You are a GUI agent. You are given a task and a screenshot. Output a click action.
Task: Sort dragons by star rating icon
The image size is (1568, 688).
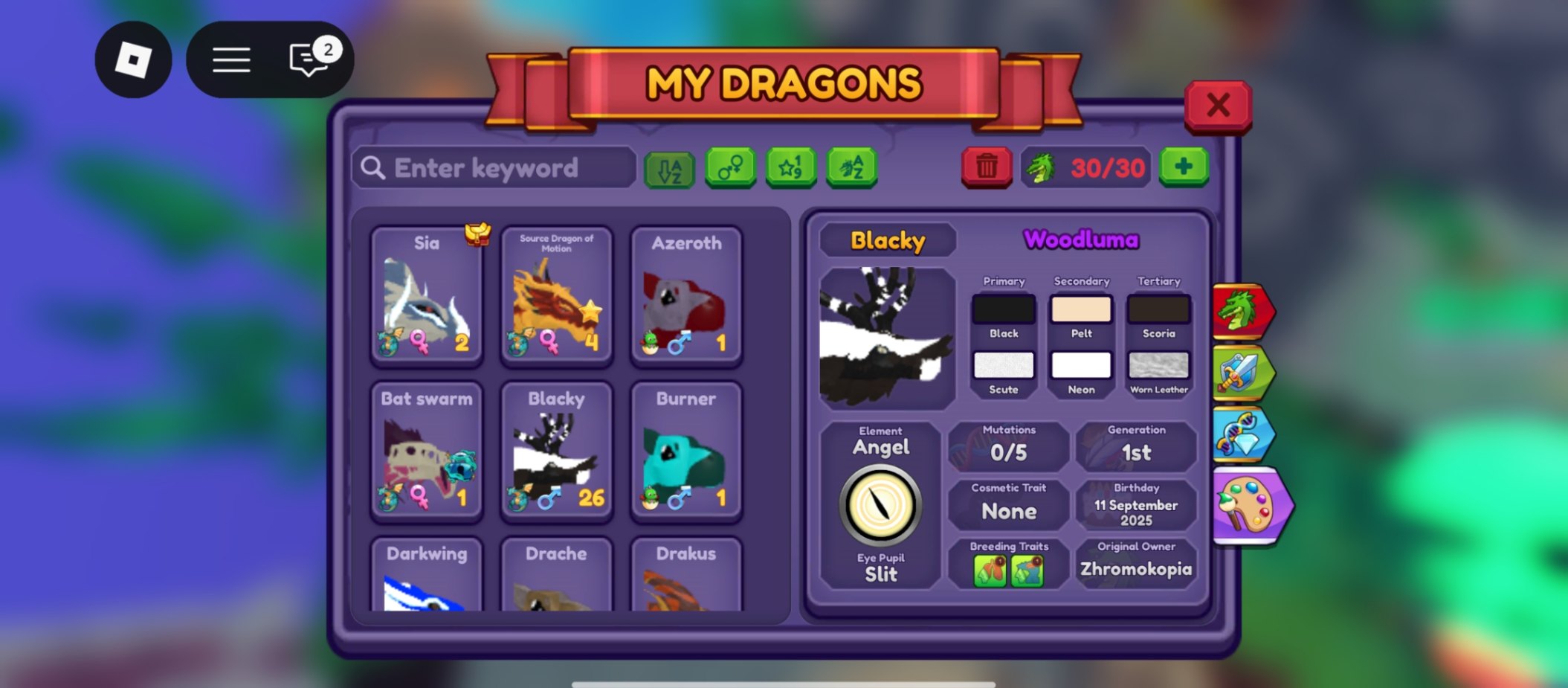coord(791,167)
